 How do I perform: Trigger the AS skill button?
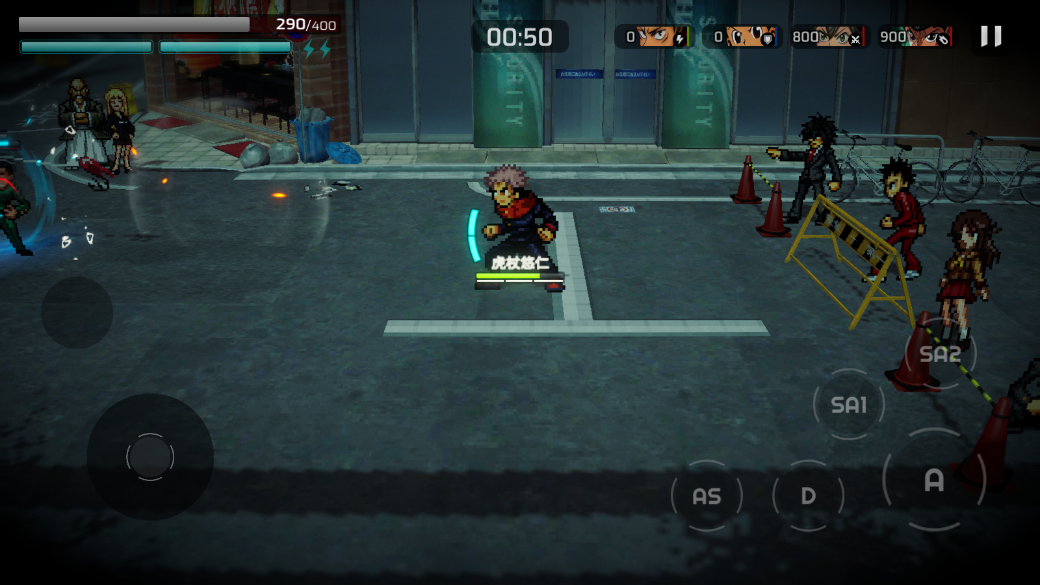706,496
